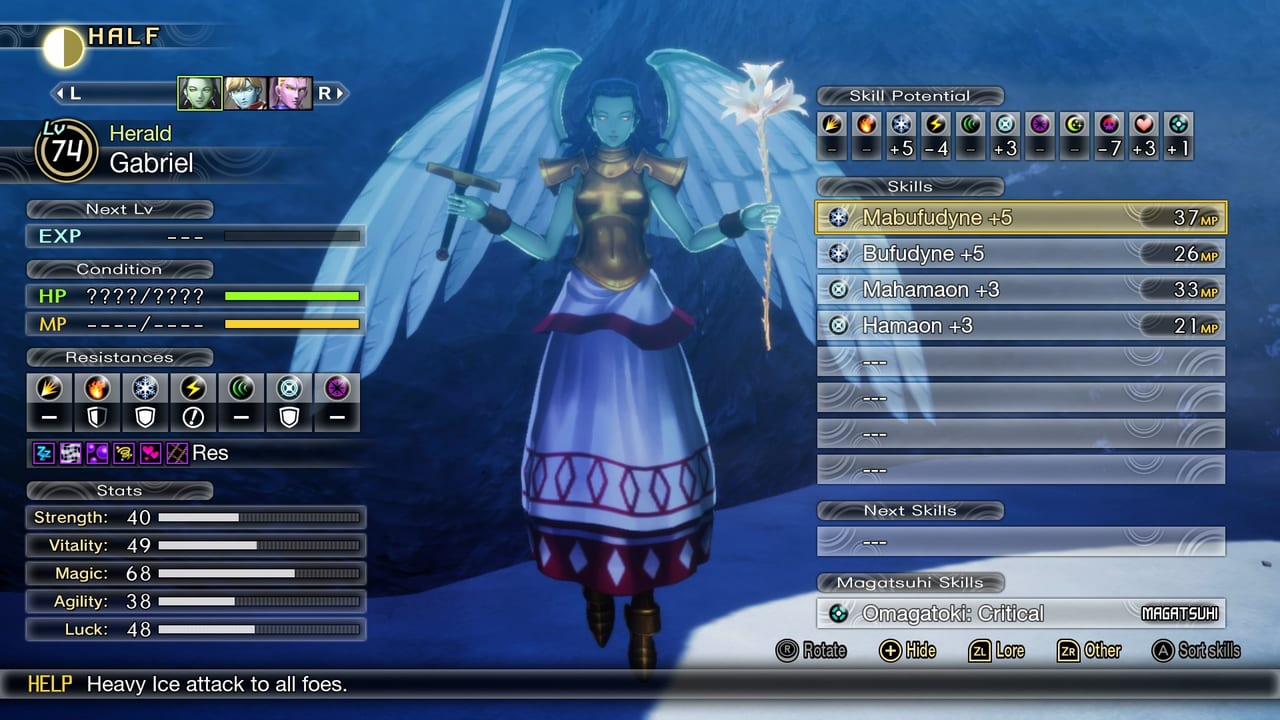This screenshot has width=1280, height=720.
Task: Select the ice icon beside Mabufudyne +5
Action: 840,217
